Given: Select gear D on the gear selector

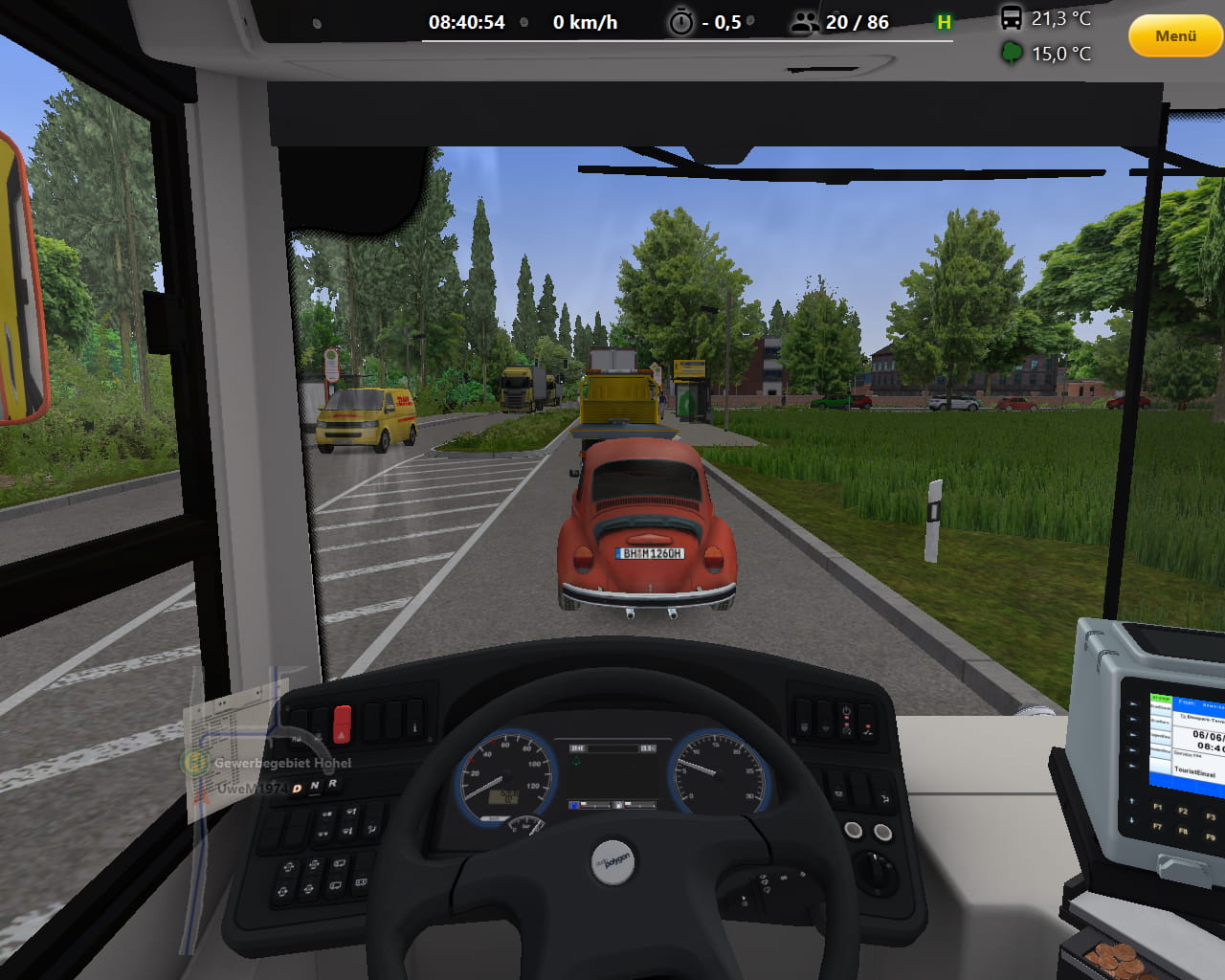Looking at the screenshot, I should coord(297,788).
